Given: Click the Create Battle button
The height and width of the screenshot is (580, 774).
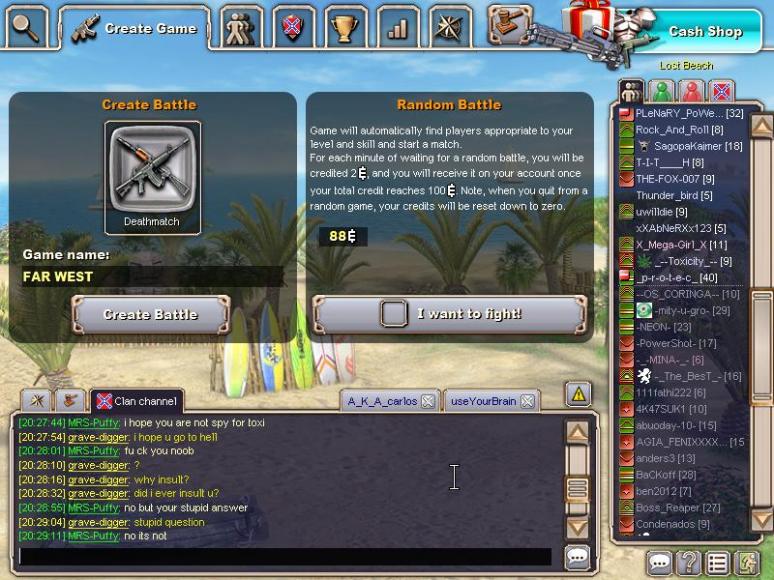Looking at the screenshot, I should pyautogui.click(x=151, y=314).
